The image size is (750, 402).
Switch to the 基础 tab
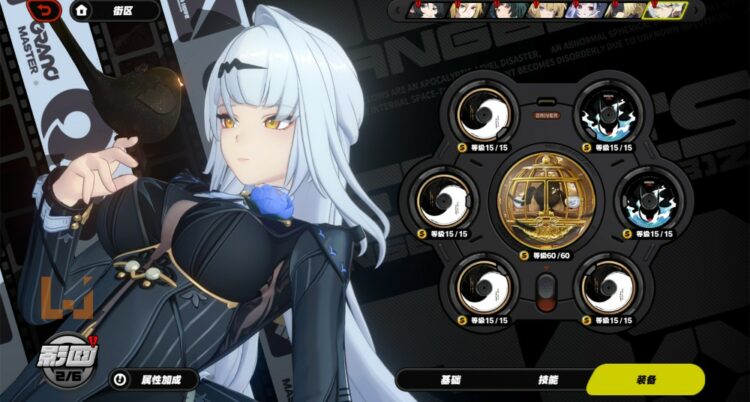pos(451,381)
